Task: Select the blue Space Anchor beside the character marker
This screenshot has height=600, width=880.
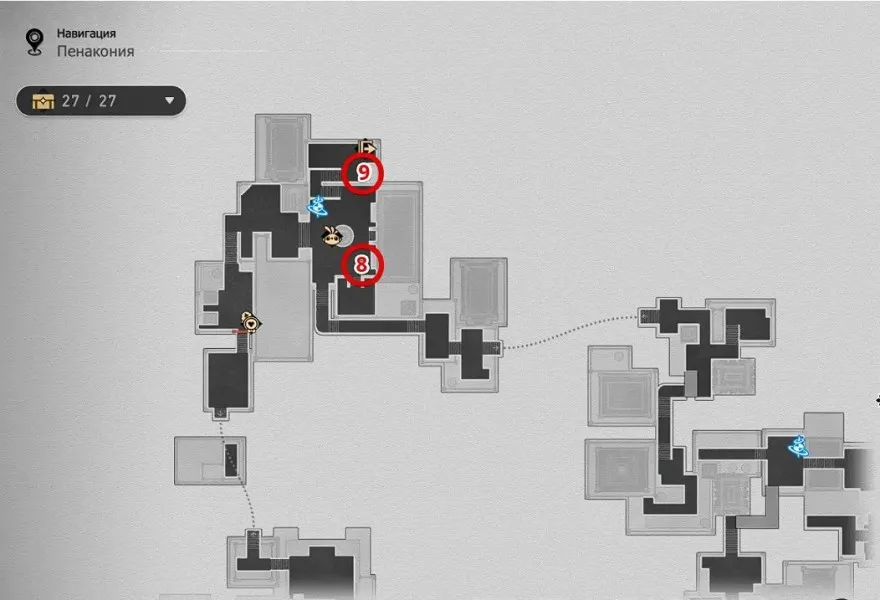Action: [320, 207]
